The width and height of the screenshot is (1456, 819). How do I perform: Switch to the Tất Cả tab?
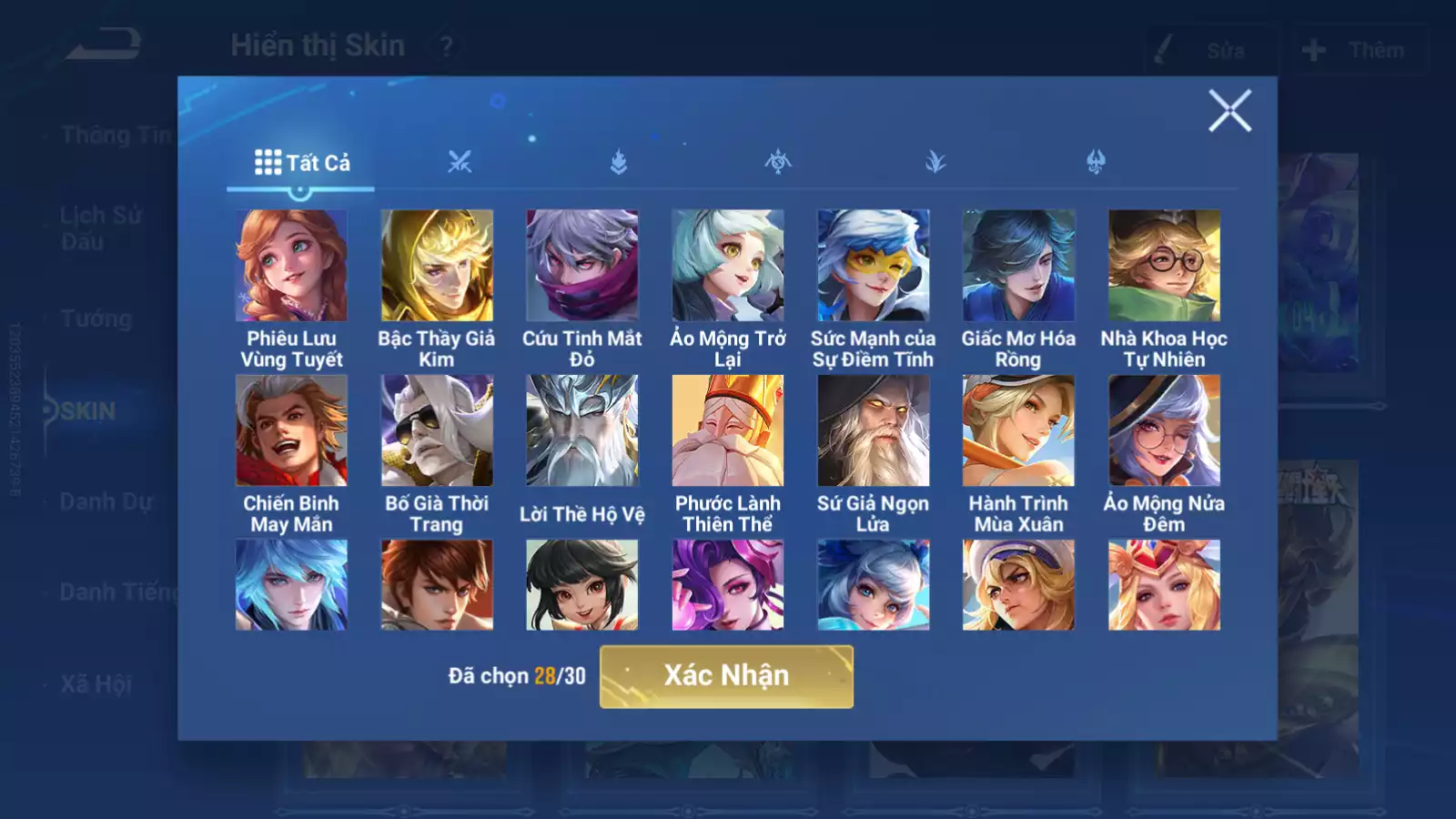[x=301, y=163]
